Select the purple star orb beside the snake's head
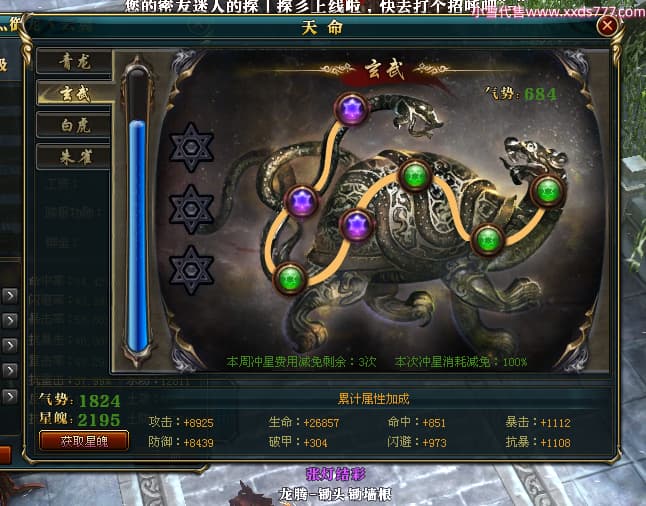 pyautogui.click(x=351, y=110)
